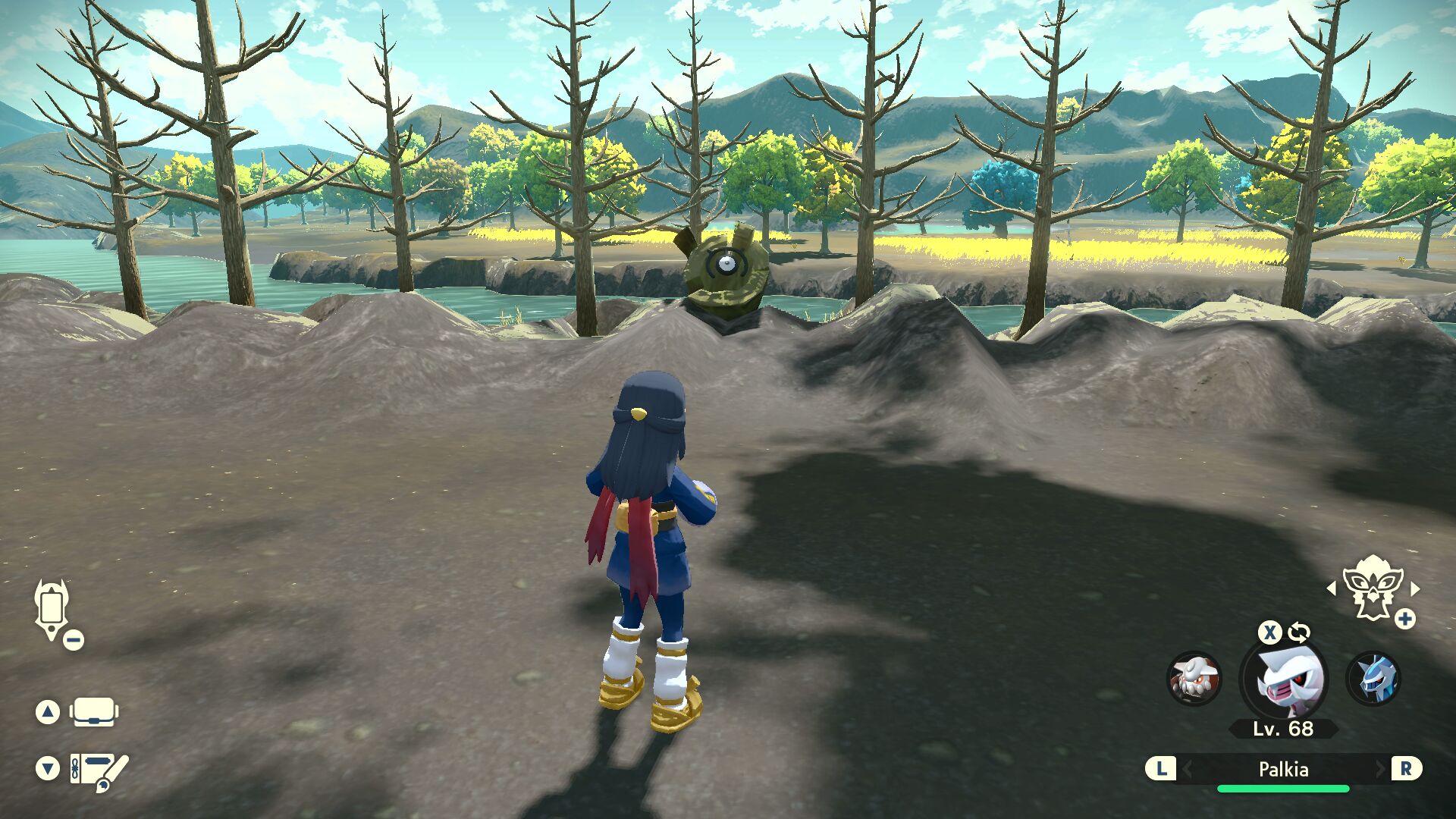The image size is (1456, 819).
Task: Choose the Dialga party portrait
Action: pyautogui.click(x=1373, y=678)
